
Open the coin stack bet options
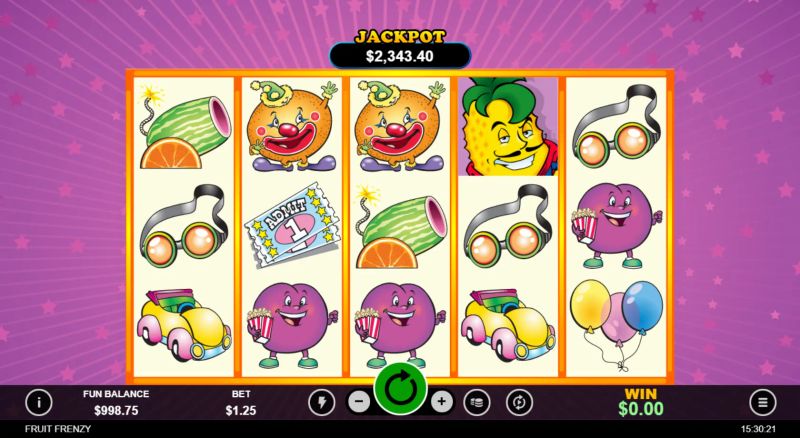pyautogui.click(x=480, y=402)
